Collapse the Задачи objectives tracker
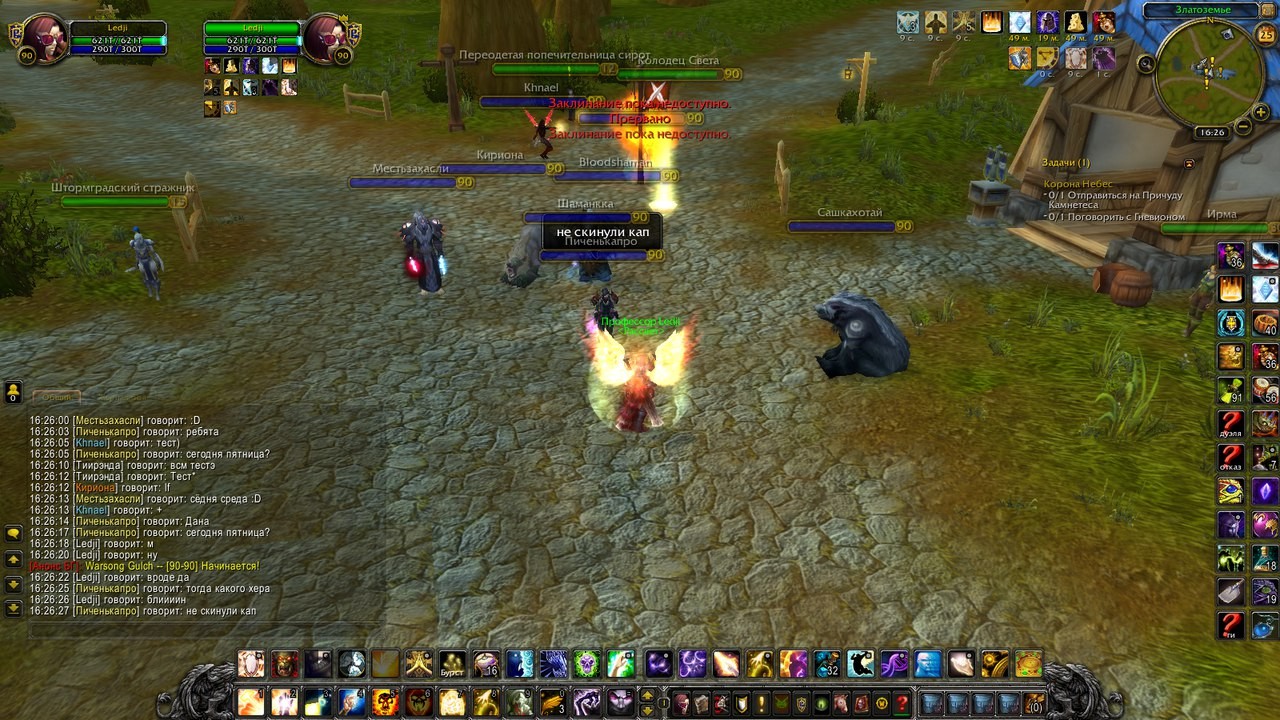The width and height of the screenshot is (1280, 720). point(1189,163)
